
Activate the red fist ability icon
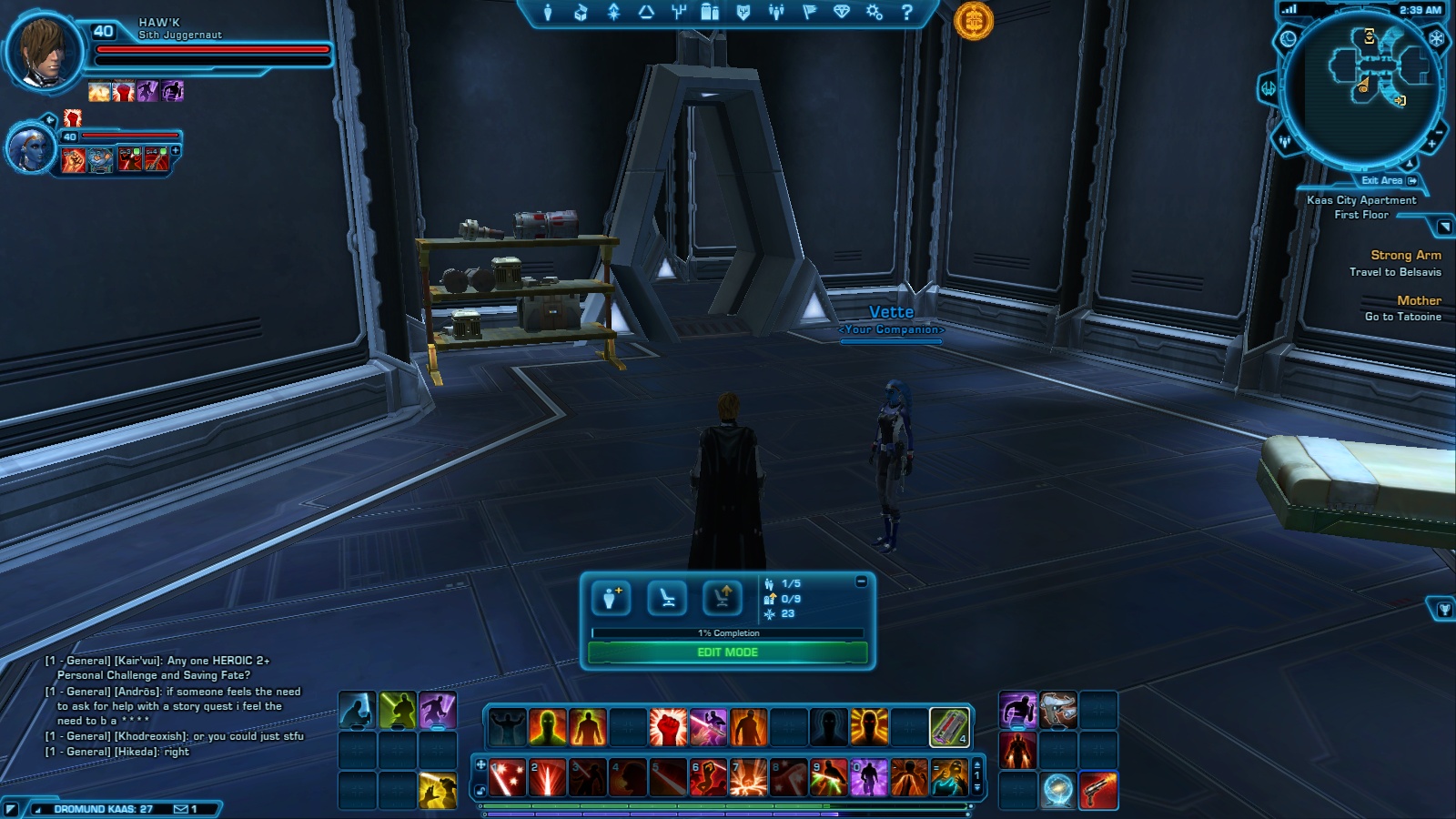[x=667, y=727]
